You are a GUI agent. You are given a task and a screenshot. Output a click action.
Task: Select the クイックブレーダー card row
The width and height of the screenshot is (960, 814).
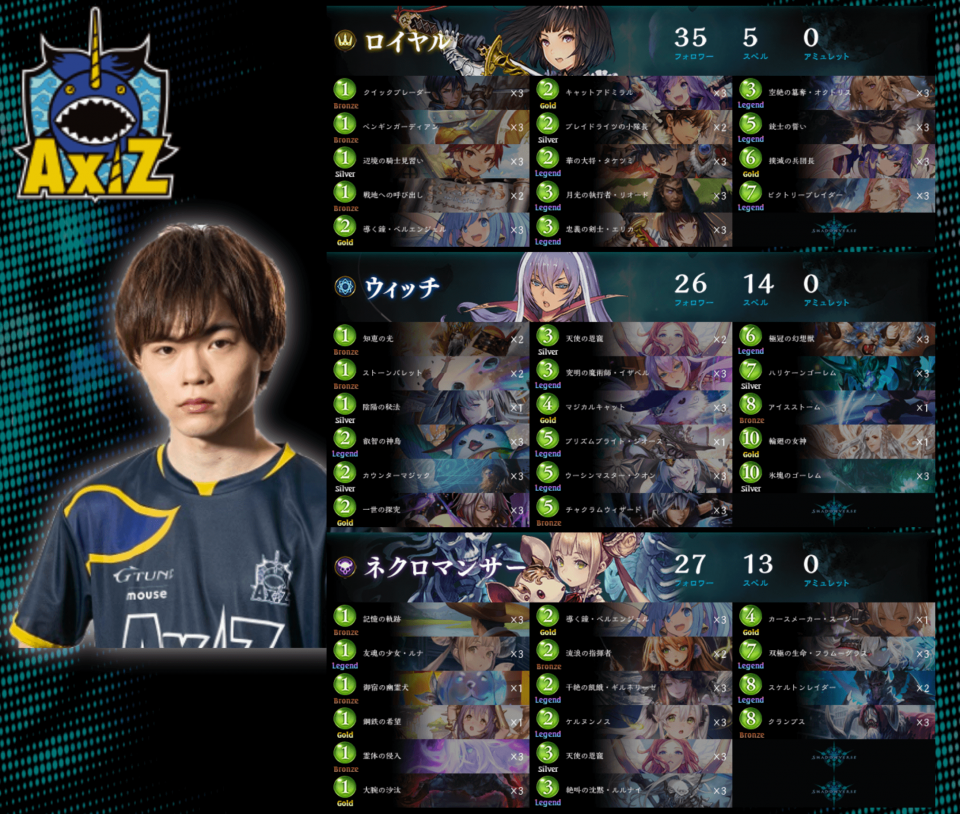(x=430, y=92)
